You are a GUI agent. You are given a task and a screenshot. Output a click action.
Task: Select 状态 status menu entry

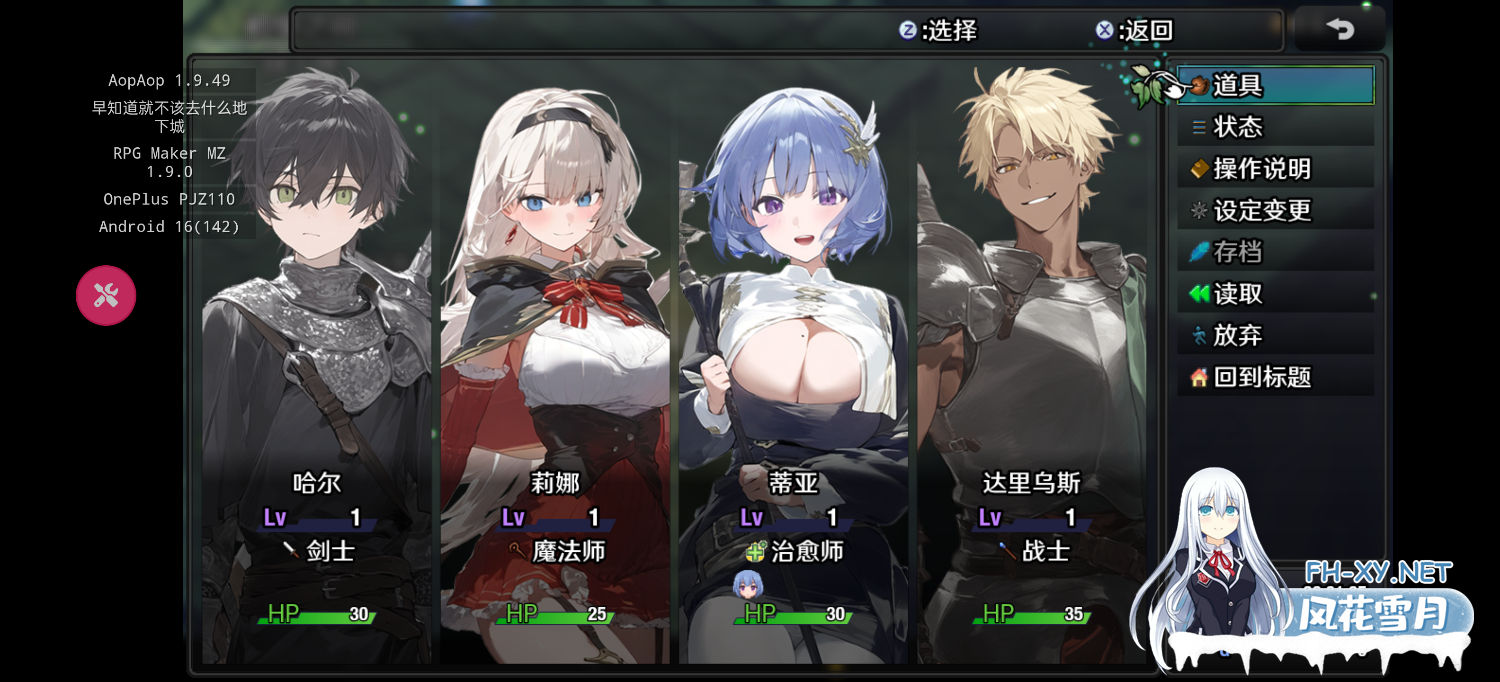[1275, 127]
